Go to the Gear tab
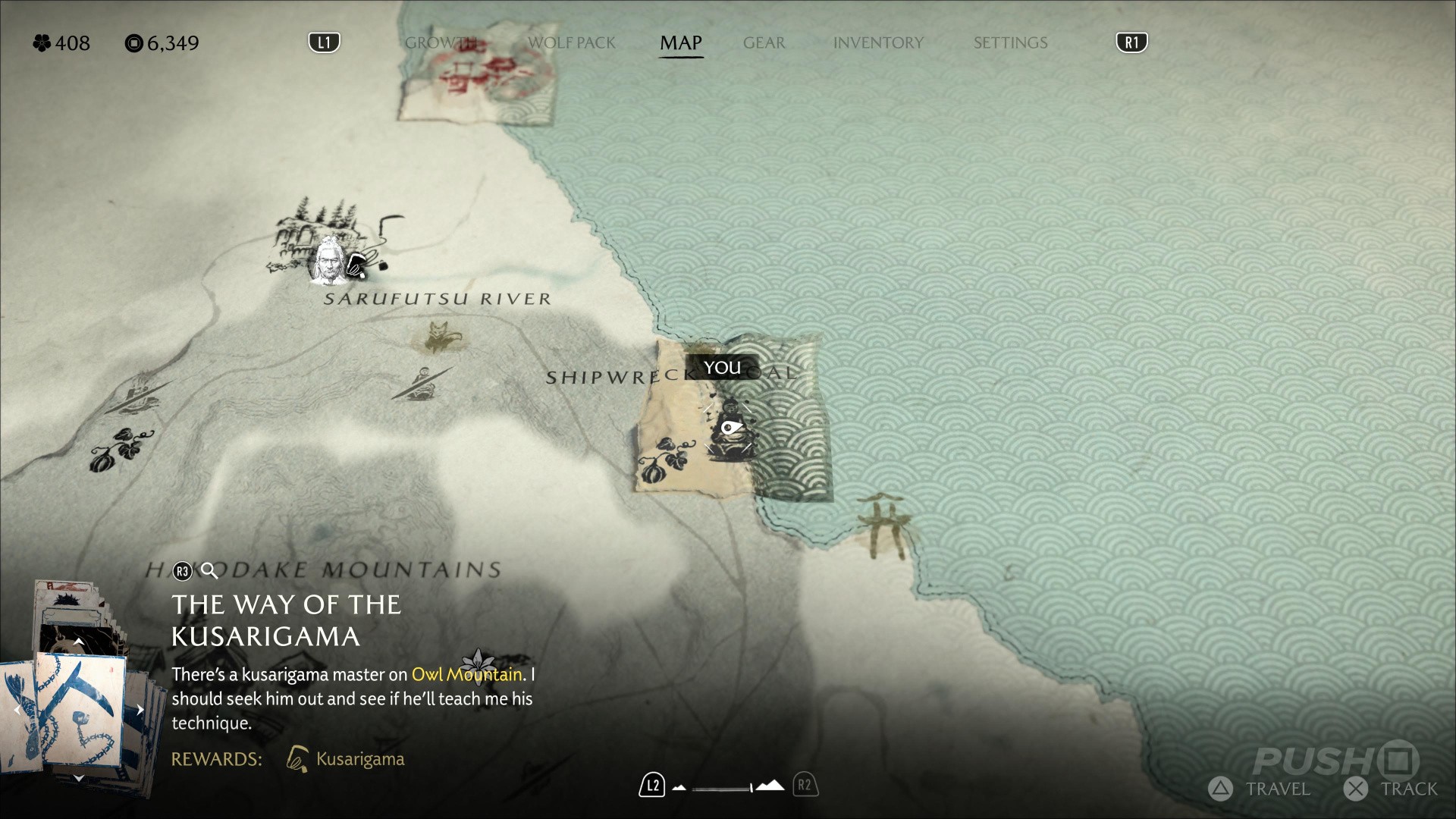The width and height of the screenshot is (1456, 819). 764,43
